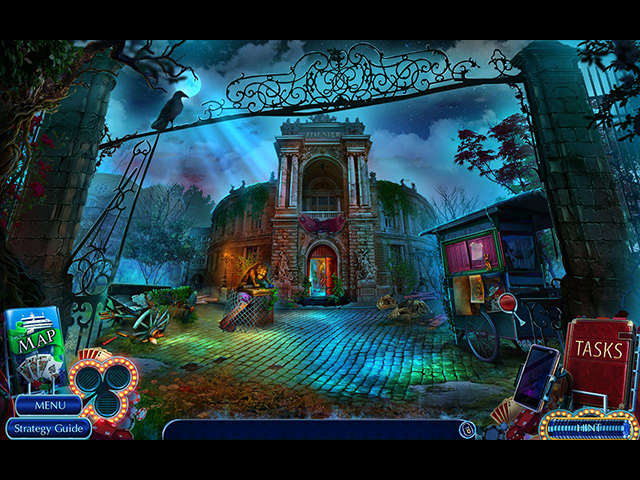Open the Strategy Guide

click(x=48, y=428)
